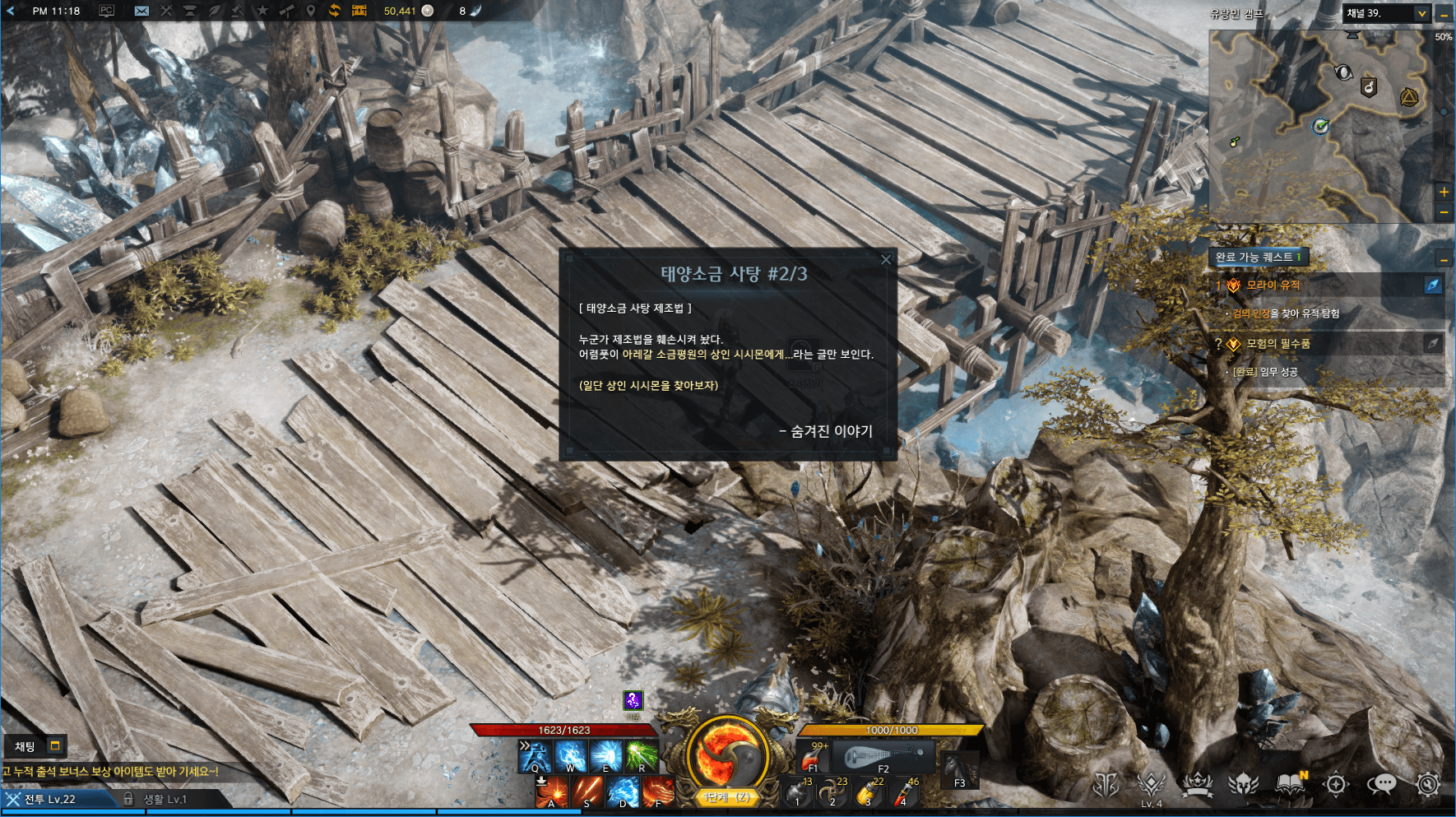This screenshot has height=817, width=1456.
Task: Use the yellow bottle in slot 3
Action: (868, 792)
